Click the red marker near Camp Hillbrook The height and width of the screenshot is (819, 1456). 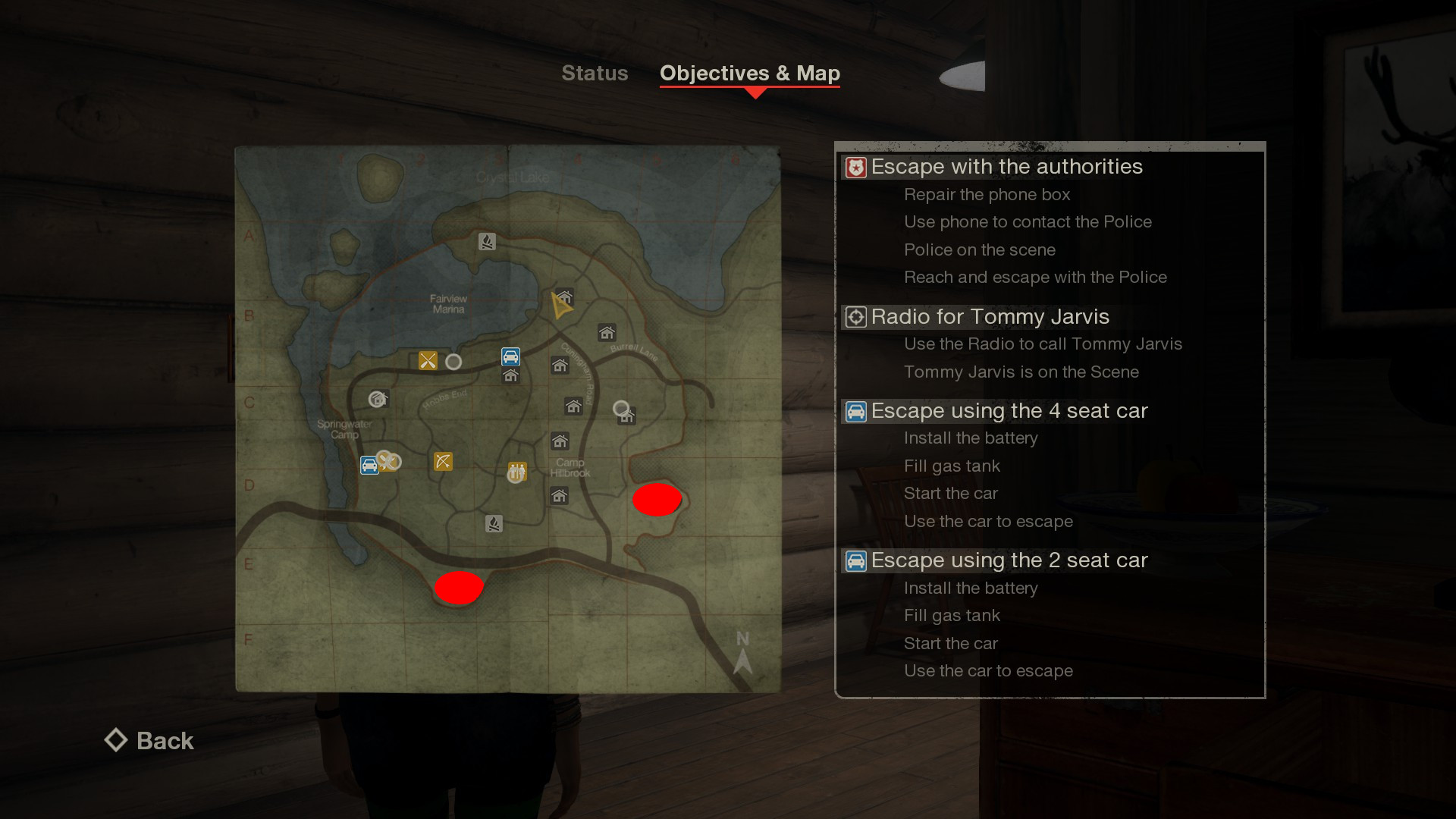pyautogui.click(x=657, y=500)
